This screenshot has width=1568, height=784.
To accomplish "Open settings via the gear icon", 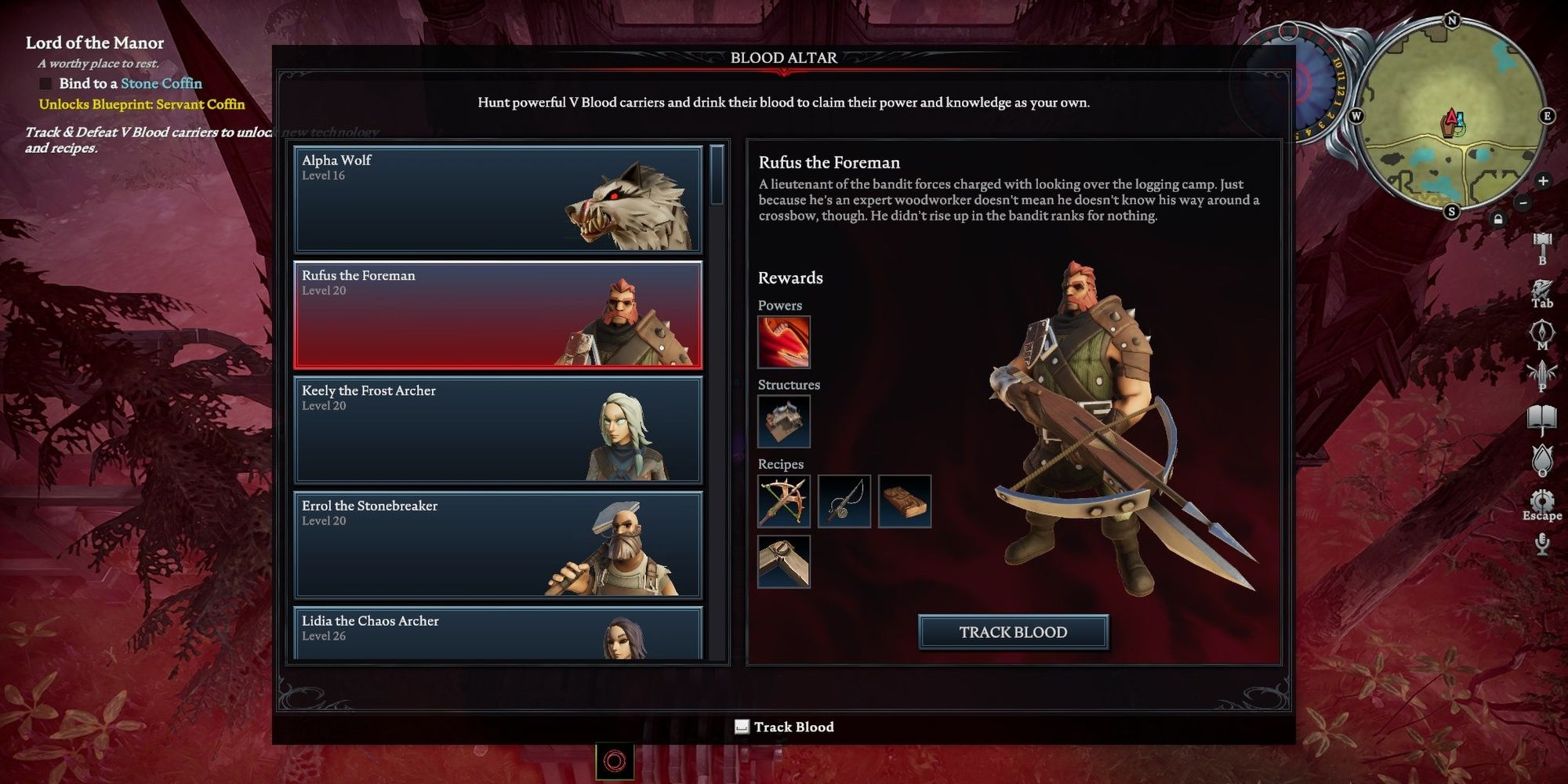I will click(x=1542, y=500).
